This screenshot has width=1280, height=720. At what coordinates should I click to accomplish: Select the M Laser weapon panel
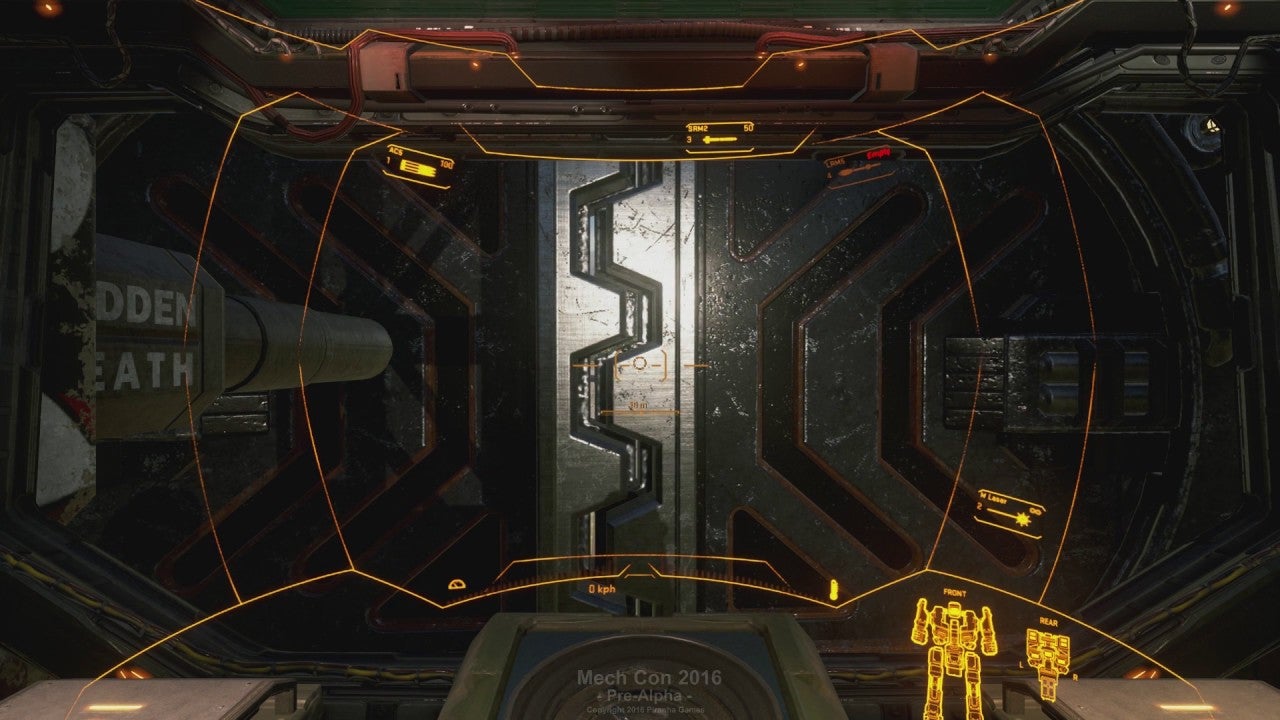[1010, 512]
